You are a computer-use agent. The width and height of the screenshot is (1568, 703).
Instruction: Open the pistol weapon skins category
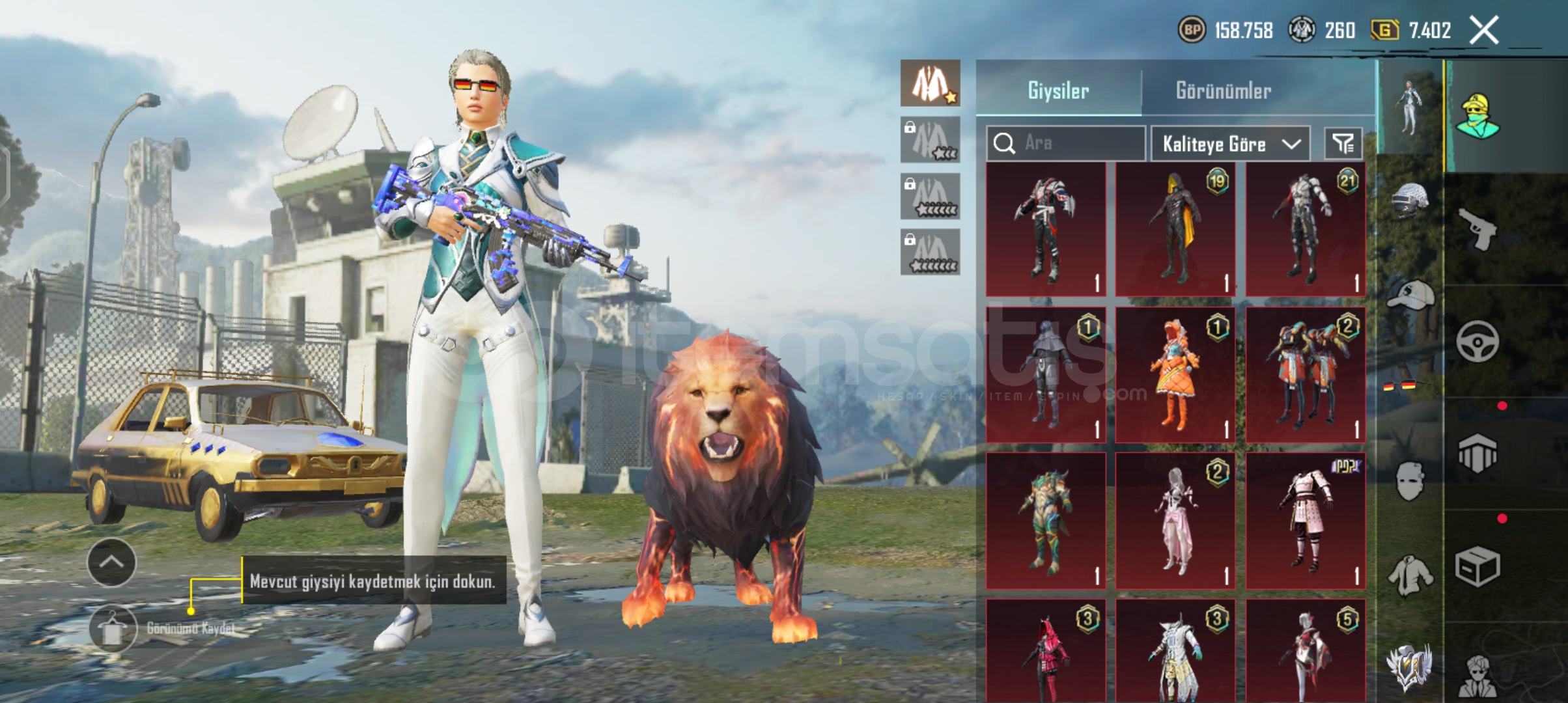click(x=1477, y=229)
